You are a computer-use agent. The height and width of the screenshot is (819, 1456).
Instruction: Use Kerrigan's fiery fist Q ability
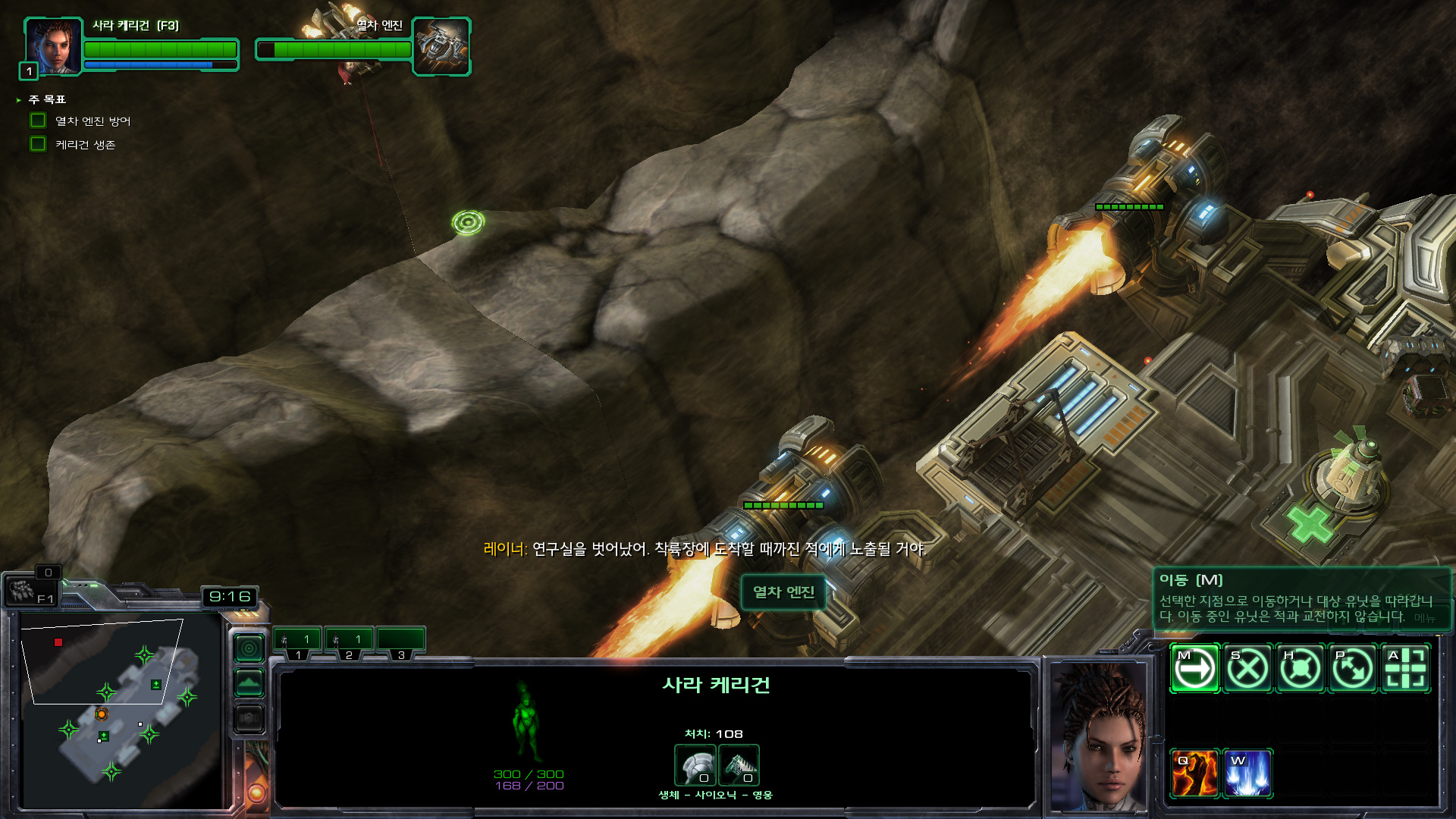tap(1194, 773)
